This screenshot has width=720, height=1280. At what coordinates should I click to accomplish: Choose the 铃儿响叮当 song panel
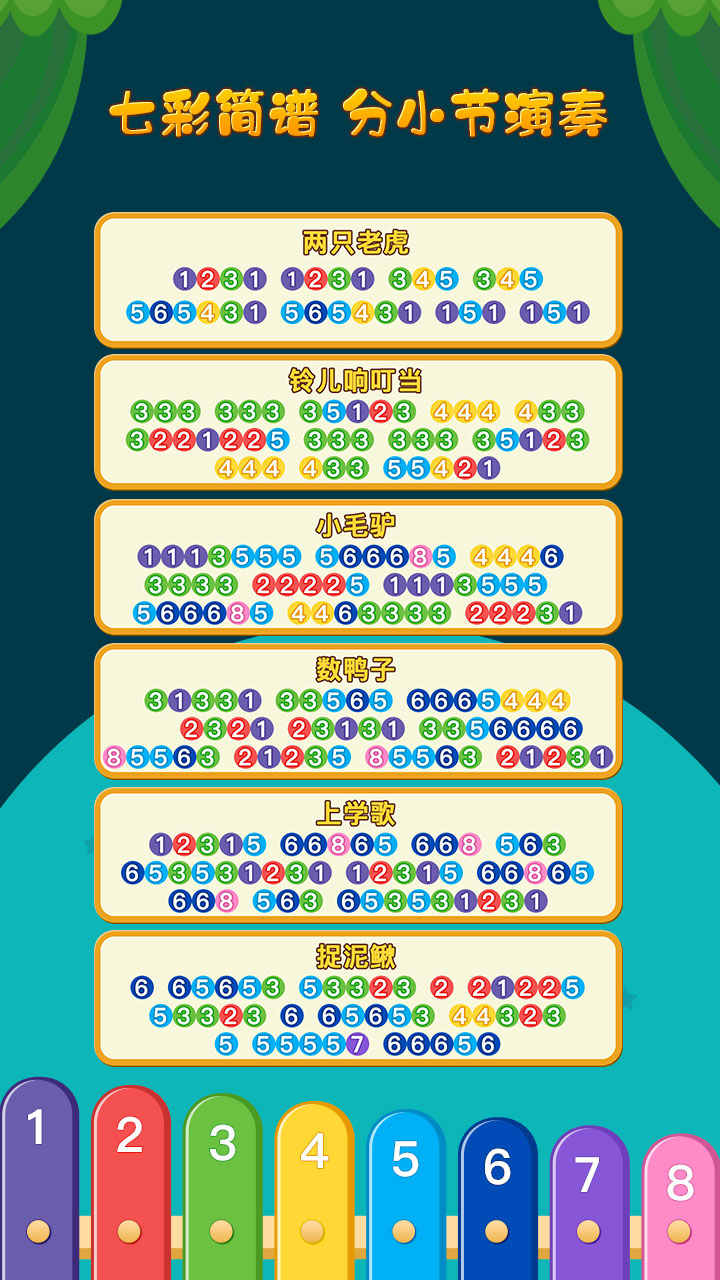point(358,422)
